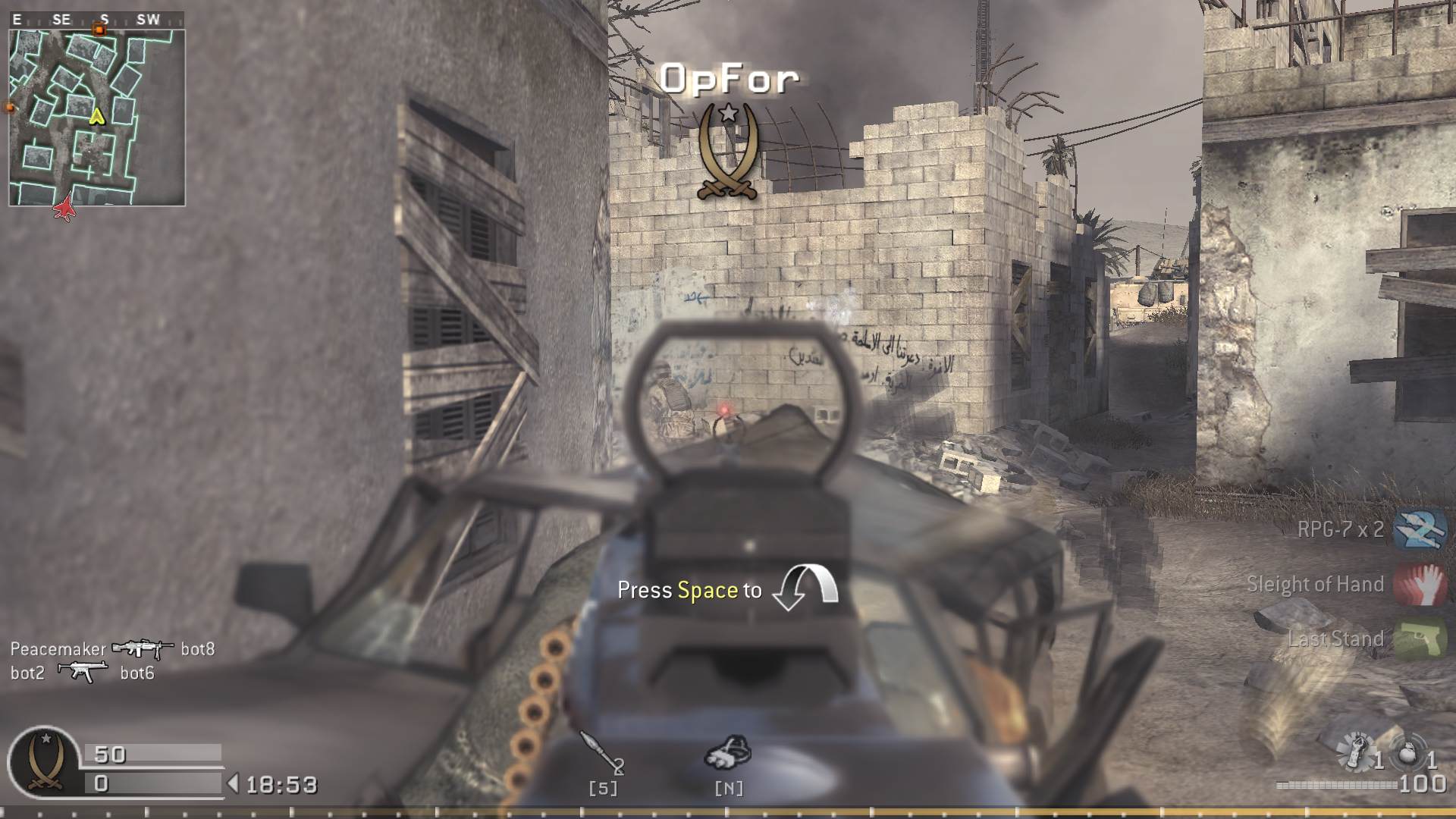This screenshot has width=1456, height=819.
Task: Click the player arrow marker on the minimap
Action: pyautogui.click(x=96, y=116)
